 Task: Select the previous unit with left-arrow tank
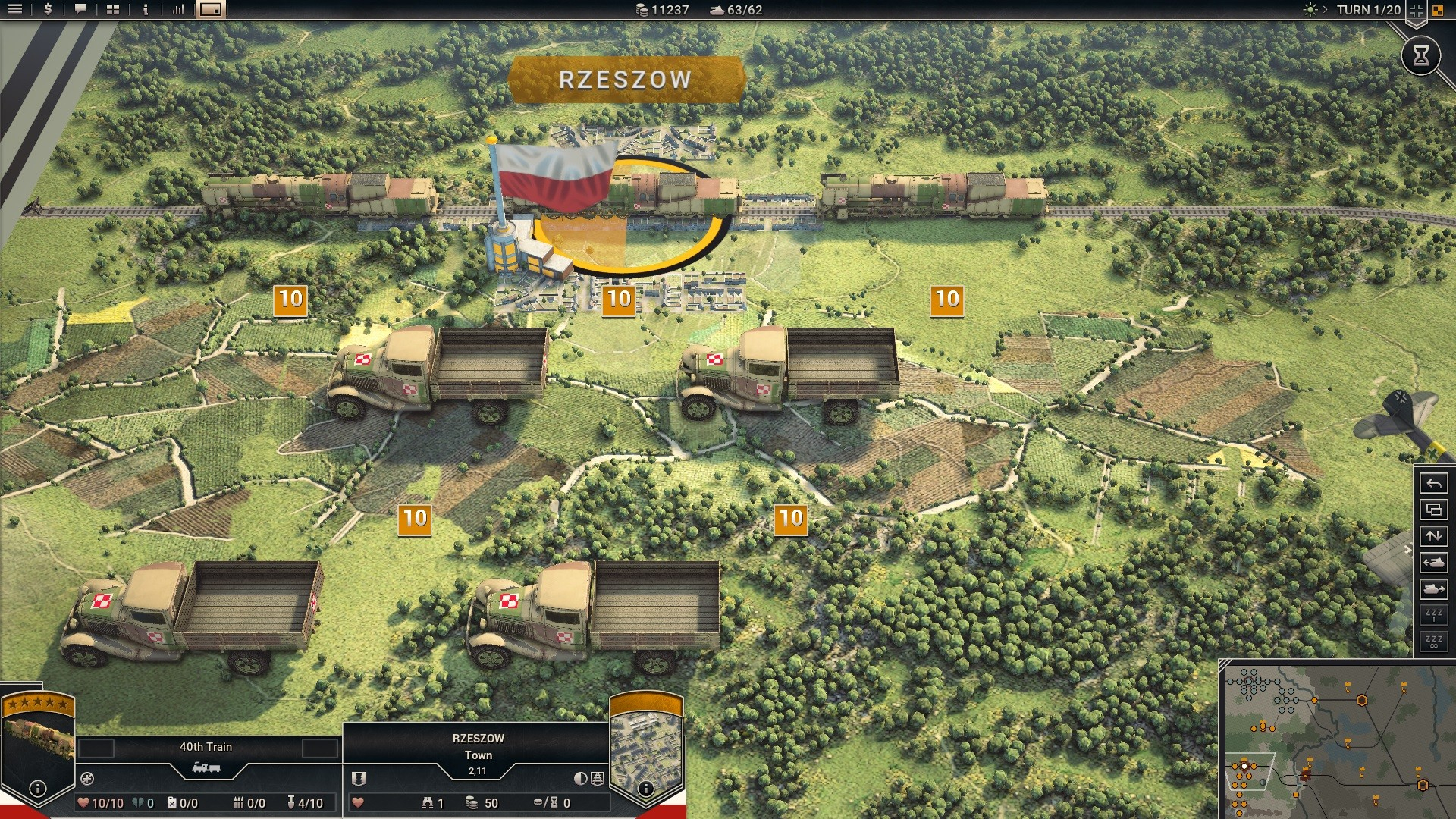click(x=1433, y=563)
